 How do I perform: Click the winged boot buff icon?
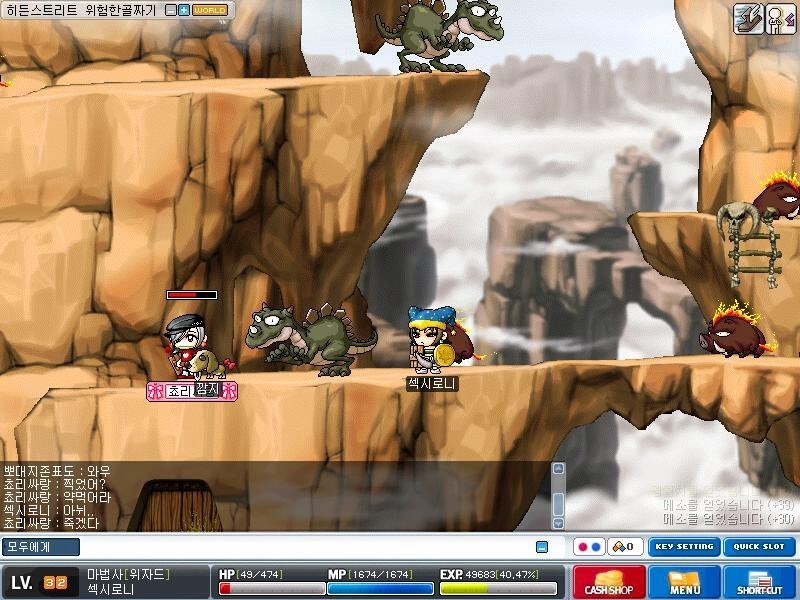pyautogui.click(x=748, y=19)
